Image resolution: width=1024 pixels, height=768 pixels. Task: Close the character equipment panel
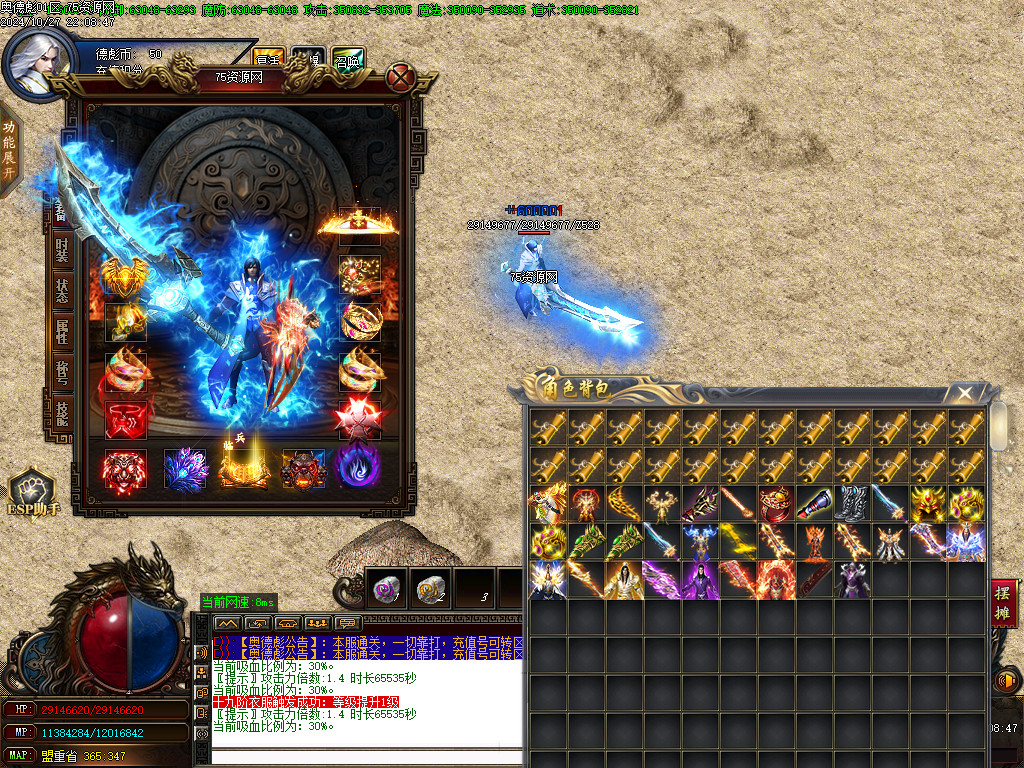[401, 77]
